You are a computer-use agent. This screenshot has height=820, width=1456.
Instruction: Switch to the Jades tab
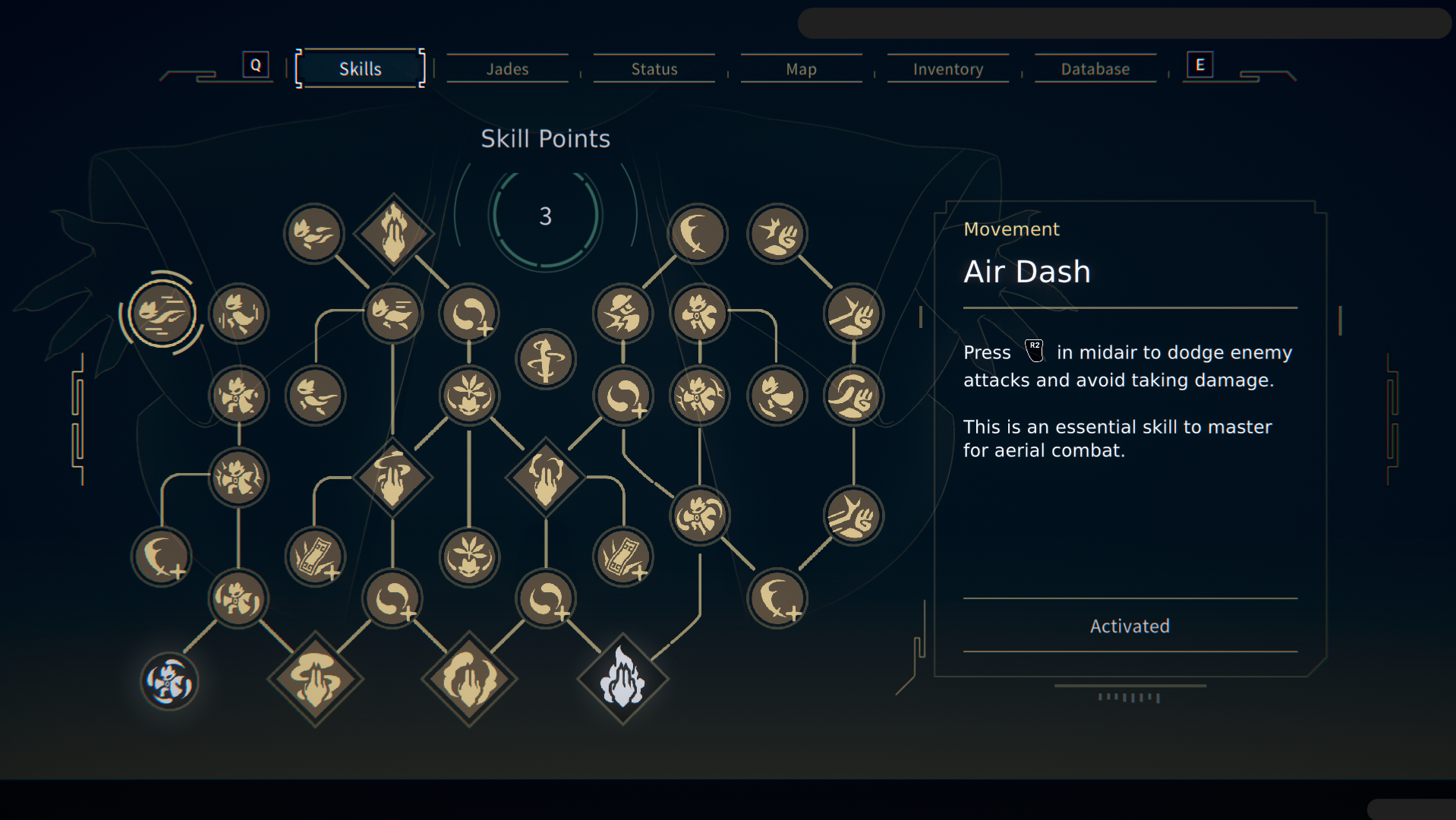[x=507, y=69]
